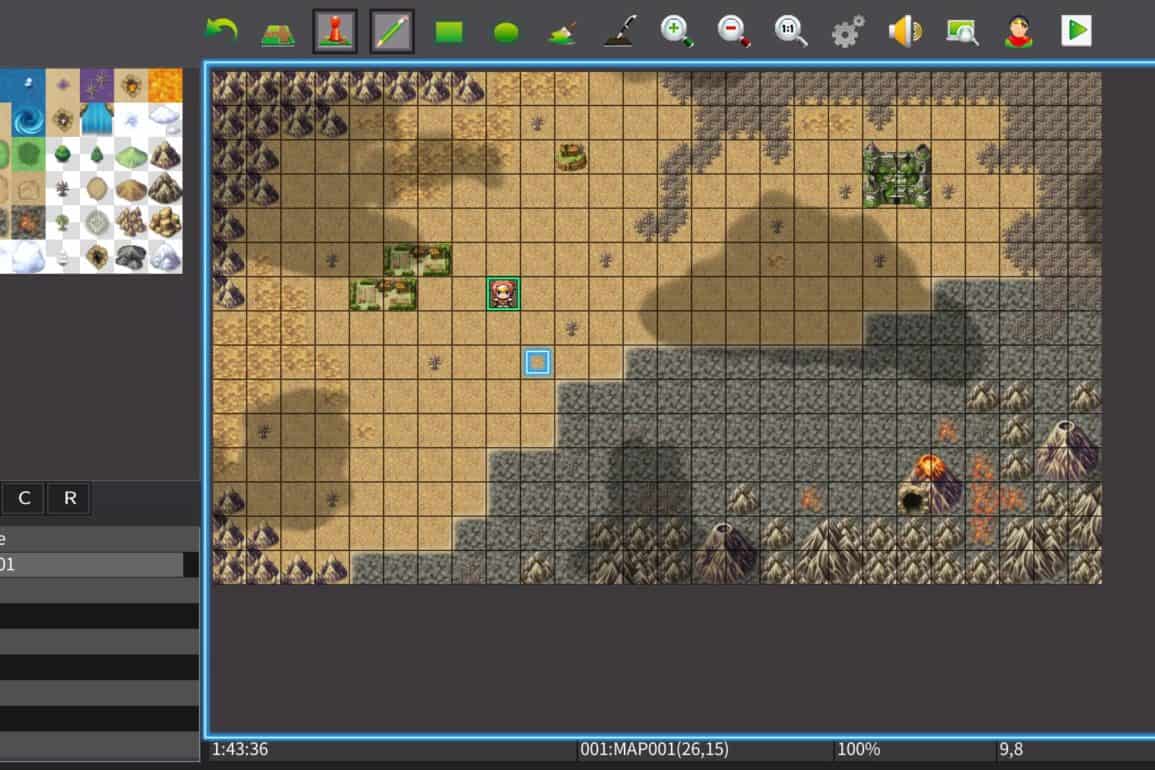
Task: Open the sound test speaker
Action: [905, 32]
